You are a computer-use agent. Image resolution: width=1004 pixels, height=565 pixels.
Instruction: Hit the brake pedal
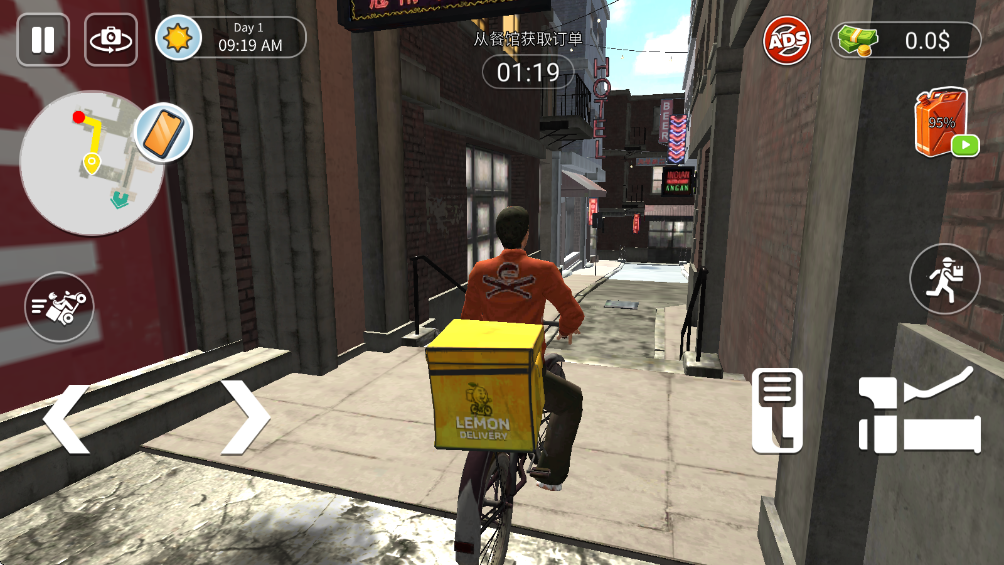[x=778, y=410]
